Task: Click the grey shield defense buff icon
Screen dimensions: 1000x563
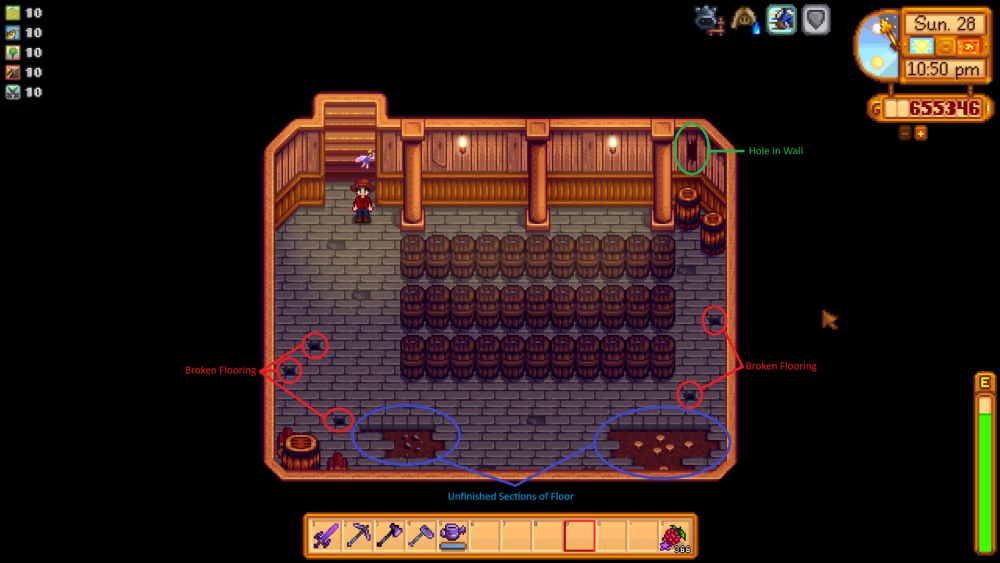Action: [x=815, y=19]
